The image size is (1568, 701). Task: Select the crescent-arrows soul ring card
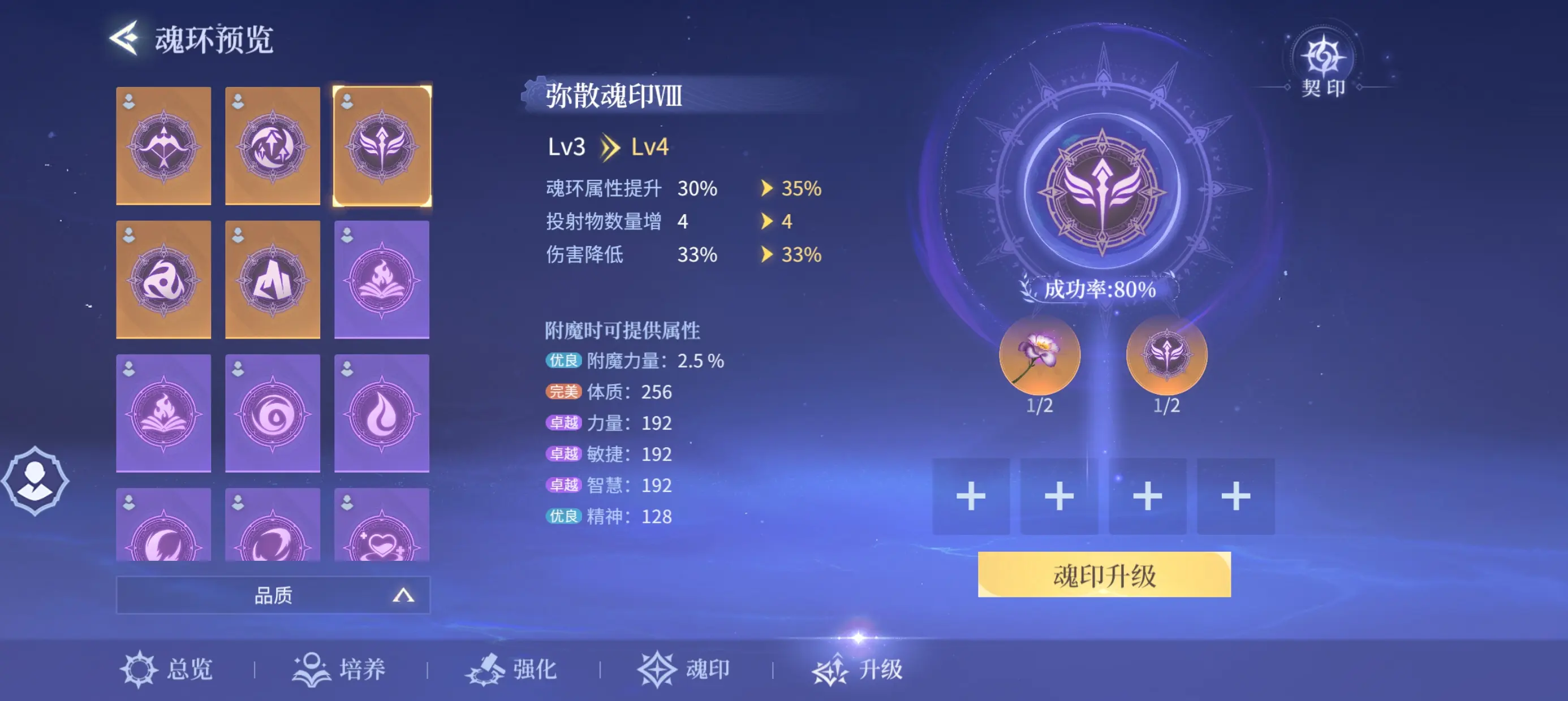(272, 146)
